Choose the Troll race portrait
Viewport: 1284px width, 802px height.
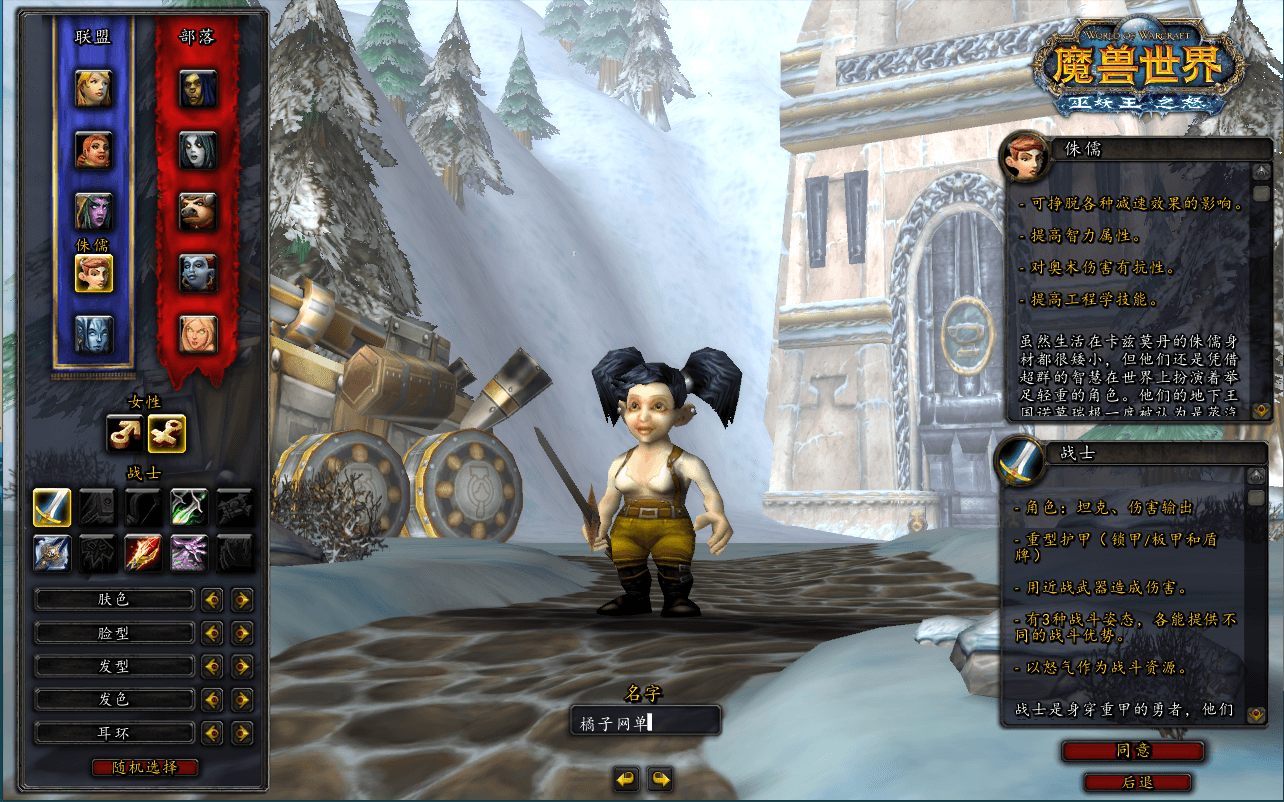coord(198,272)
